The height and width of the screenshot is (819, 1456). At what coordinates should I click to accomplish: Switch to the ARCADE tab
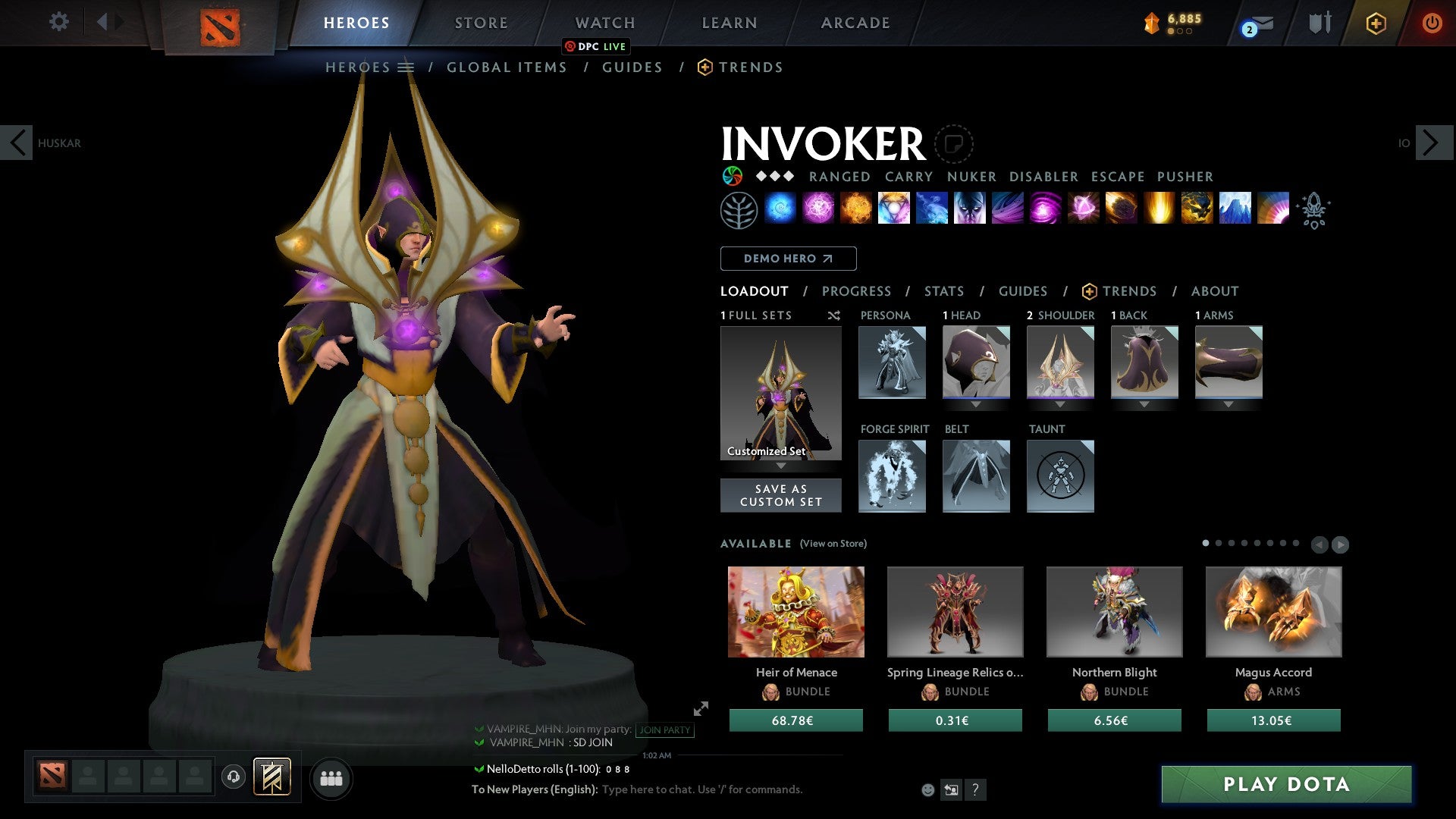click(x=855, y=22)
